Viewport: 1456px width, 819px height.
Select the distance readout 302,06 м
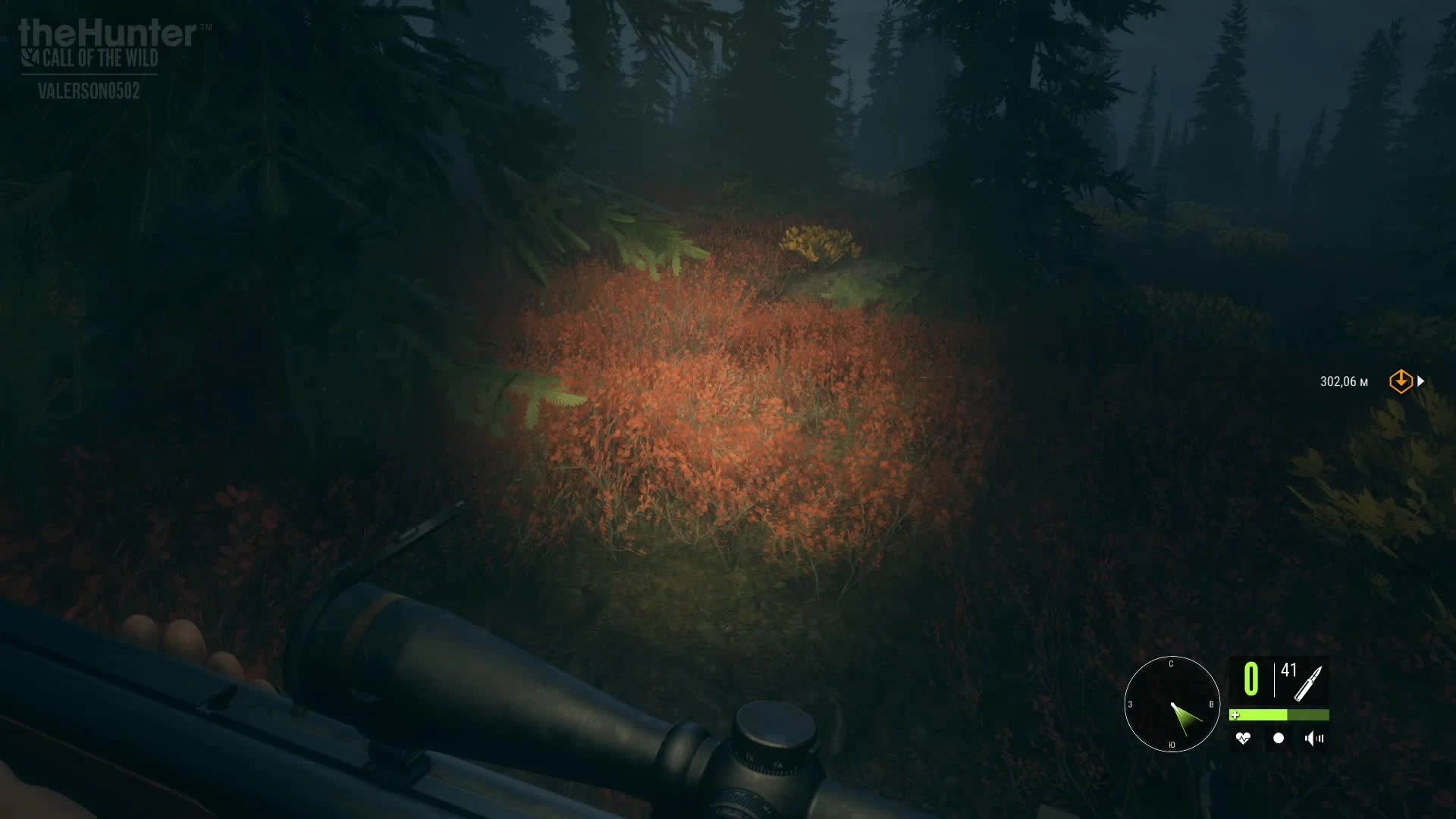click(x=1342, y=381)
